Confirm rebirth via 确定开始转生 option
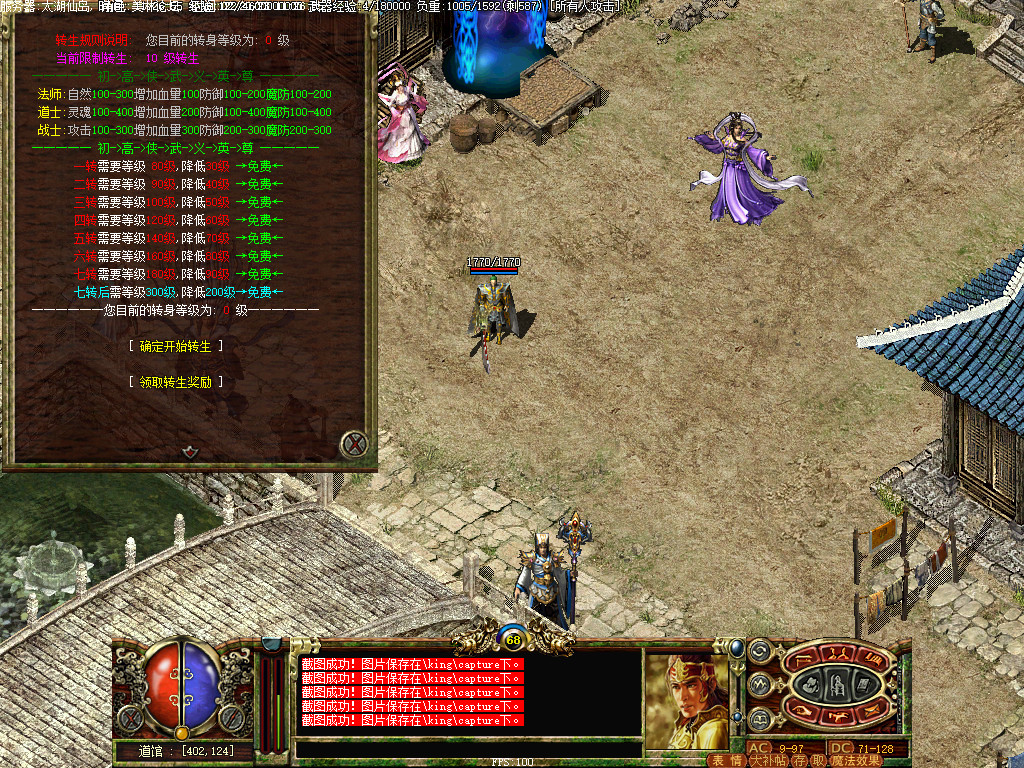 pyautogui.click(x=176, y=346)
